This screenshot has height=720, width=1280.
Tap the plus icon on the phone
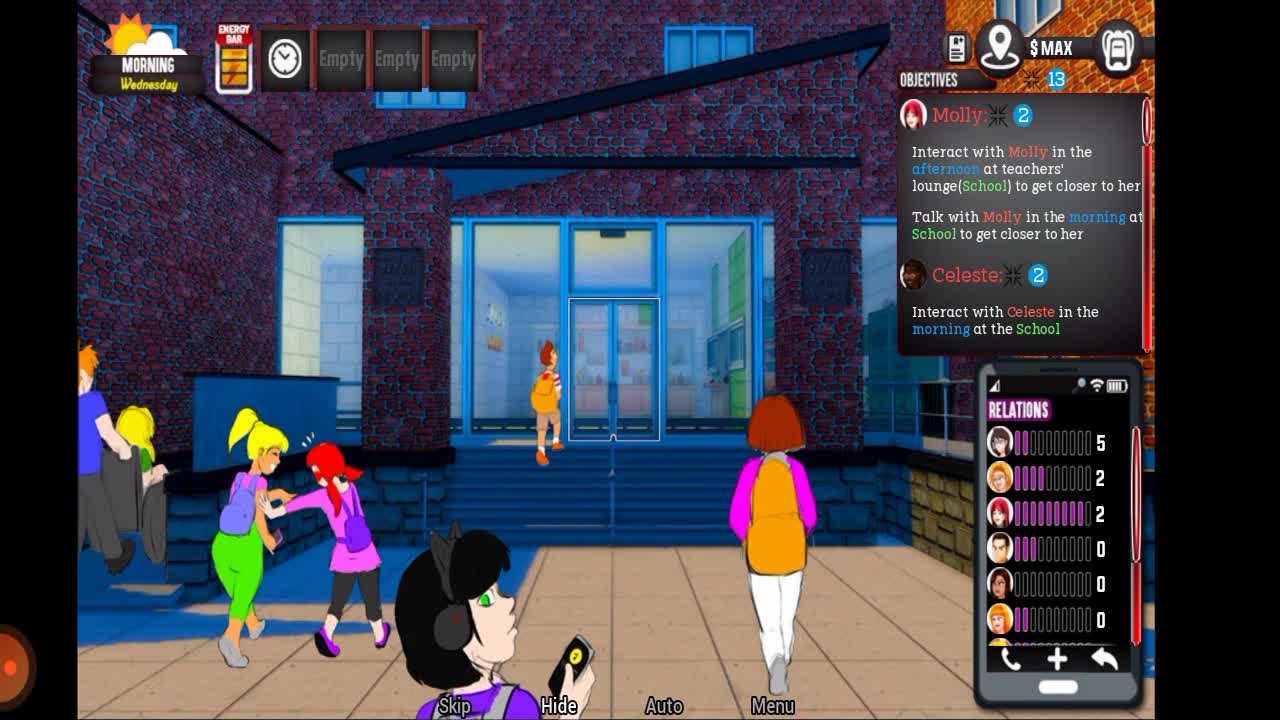tap(1057, 658)
